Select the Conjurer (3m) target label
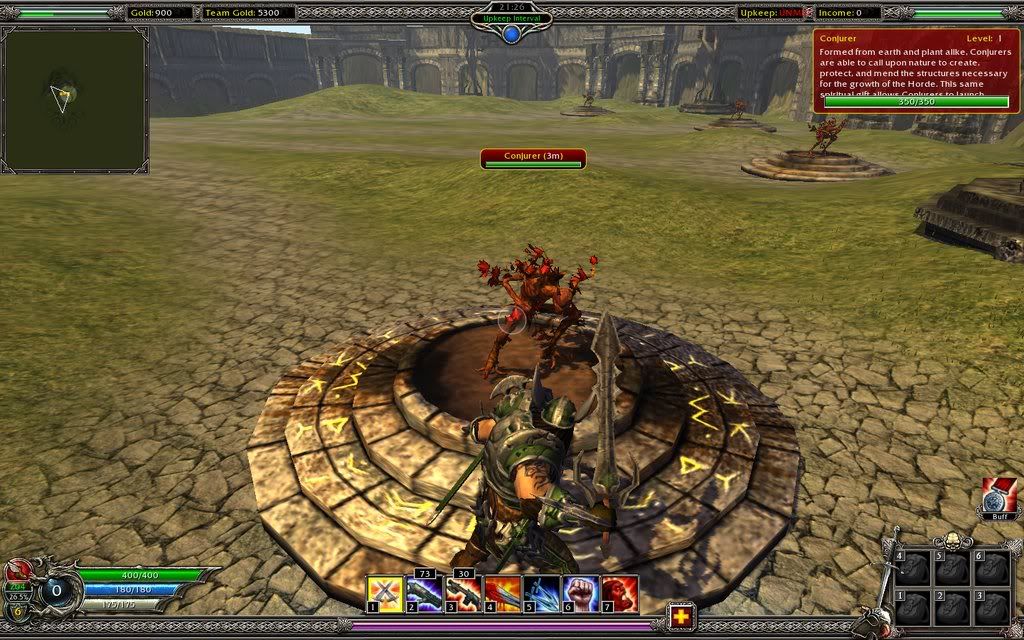This screenshot has width=1024, height=640. click(532, 156)
